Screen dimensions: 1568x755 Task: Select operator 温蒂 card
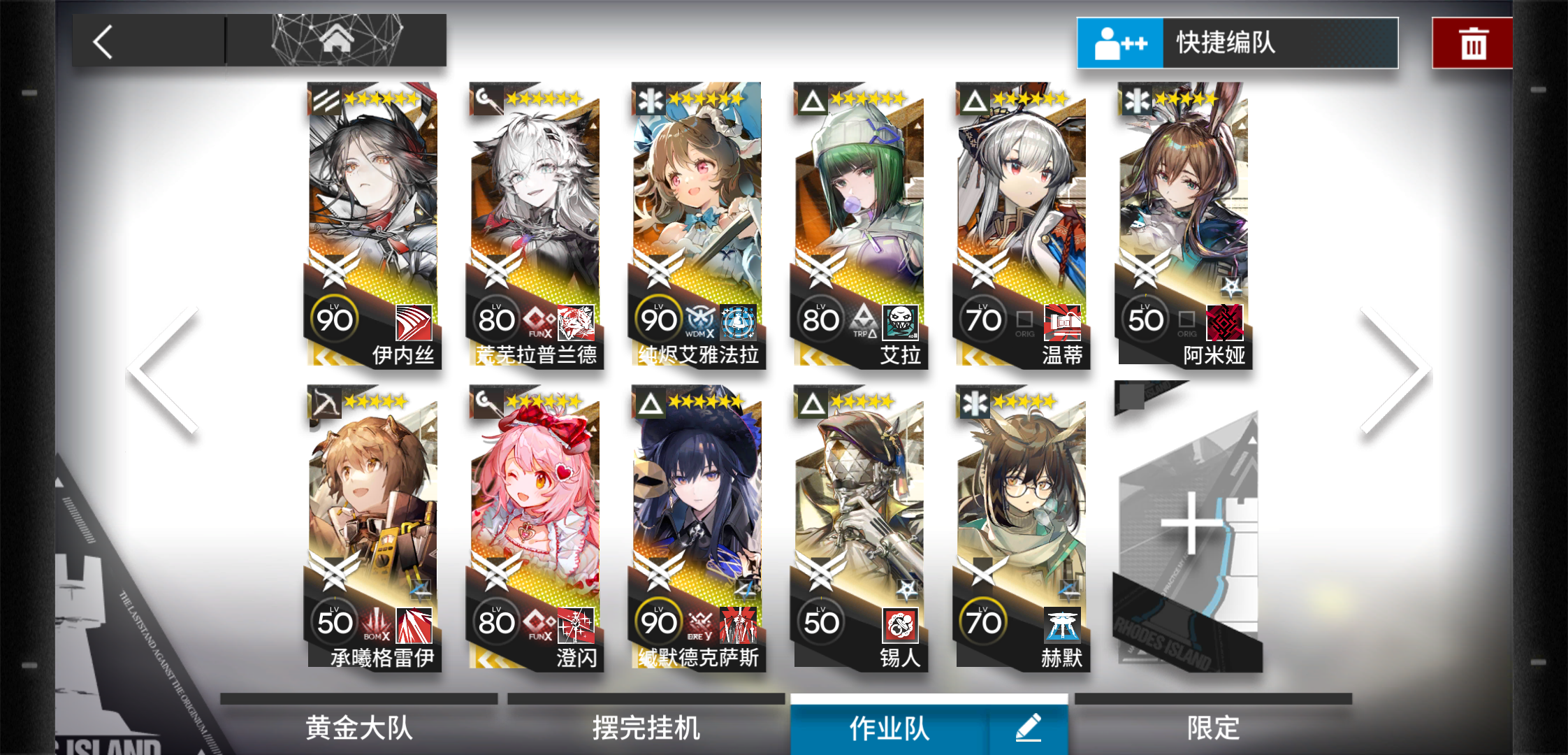[x=1022, y=225]
